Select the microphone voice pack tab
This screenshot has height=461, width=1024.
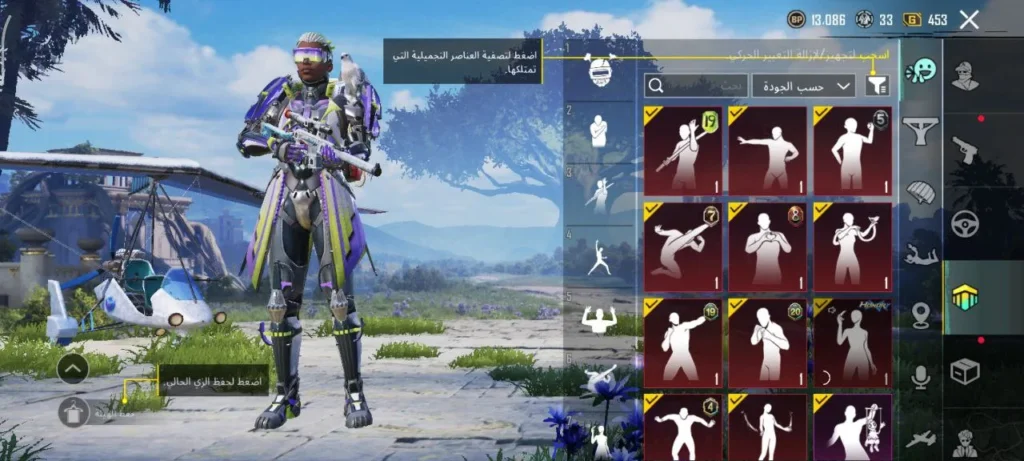coord(920,376)
